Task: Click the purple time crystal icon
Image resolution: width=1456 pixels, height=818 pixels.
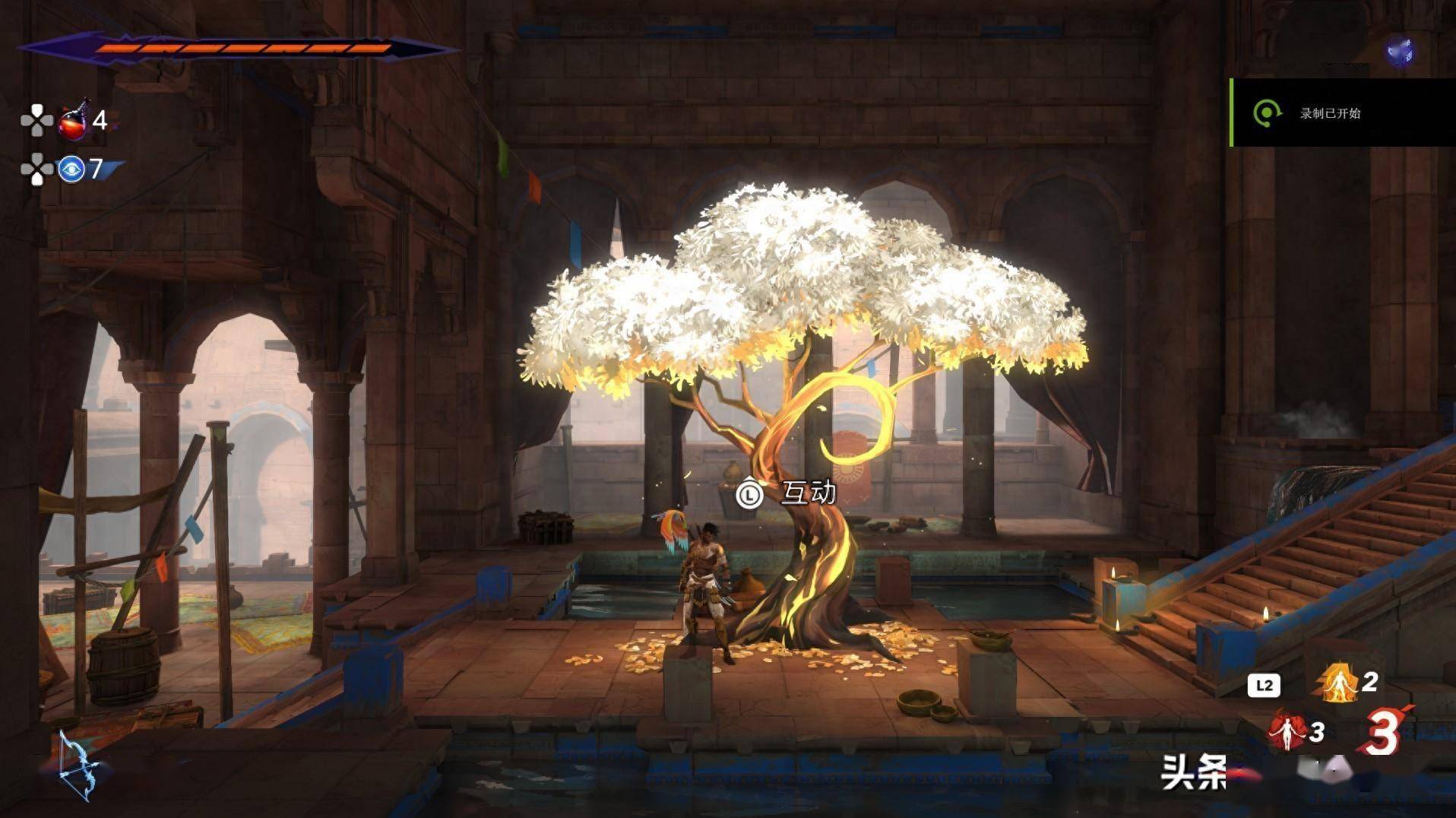Action: click(x=1399, y=52)
